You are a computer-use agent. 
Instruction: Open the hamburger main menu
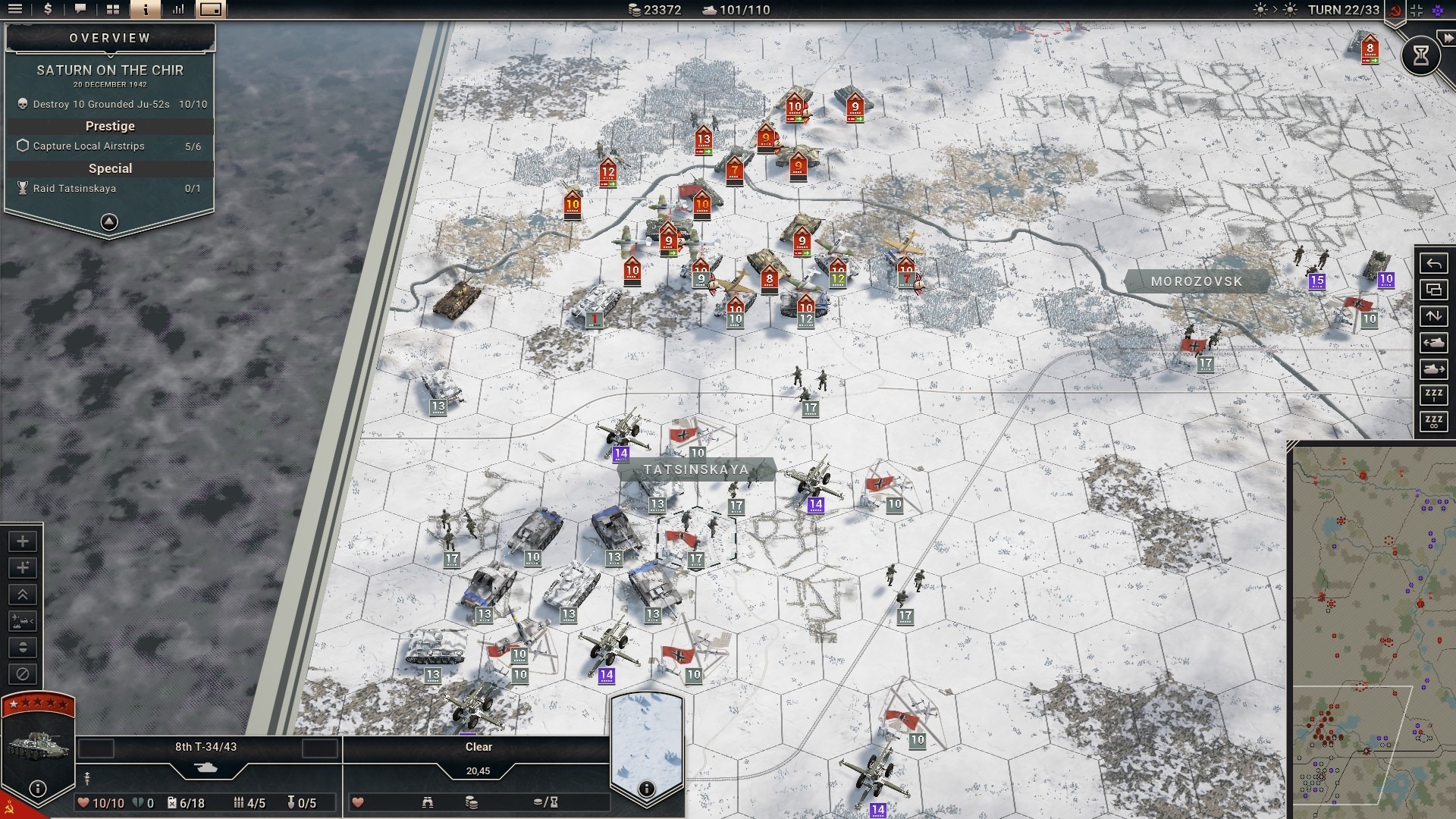pos(14,10)
